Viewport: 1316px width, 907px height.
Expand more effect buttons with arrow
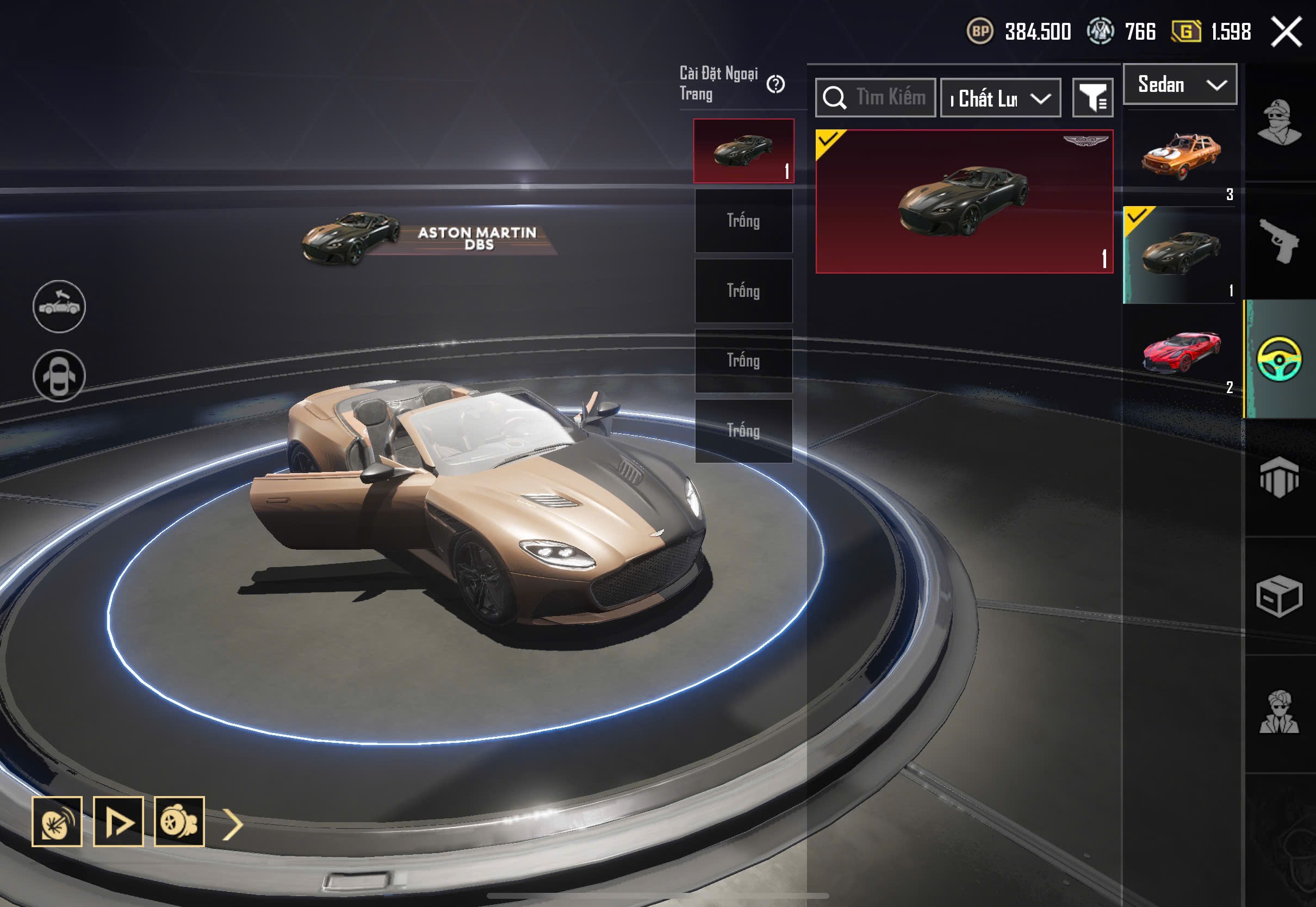pyautogui.click(x=232, y=824)
